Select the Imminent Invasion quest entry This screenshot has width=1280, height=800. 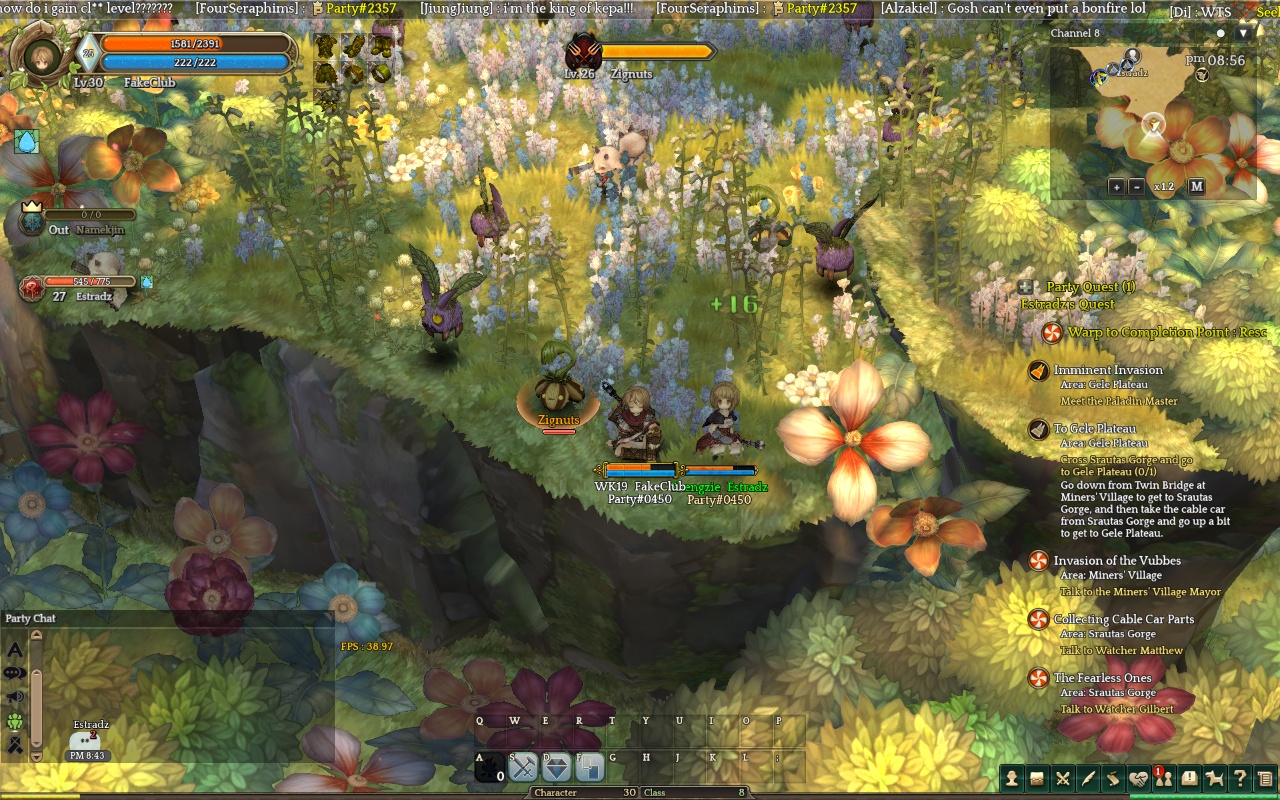pyautogui.click(x=1107, y=370)
